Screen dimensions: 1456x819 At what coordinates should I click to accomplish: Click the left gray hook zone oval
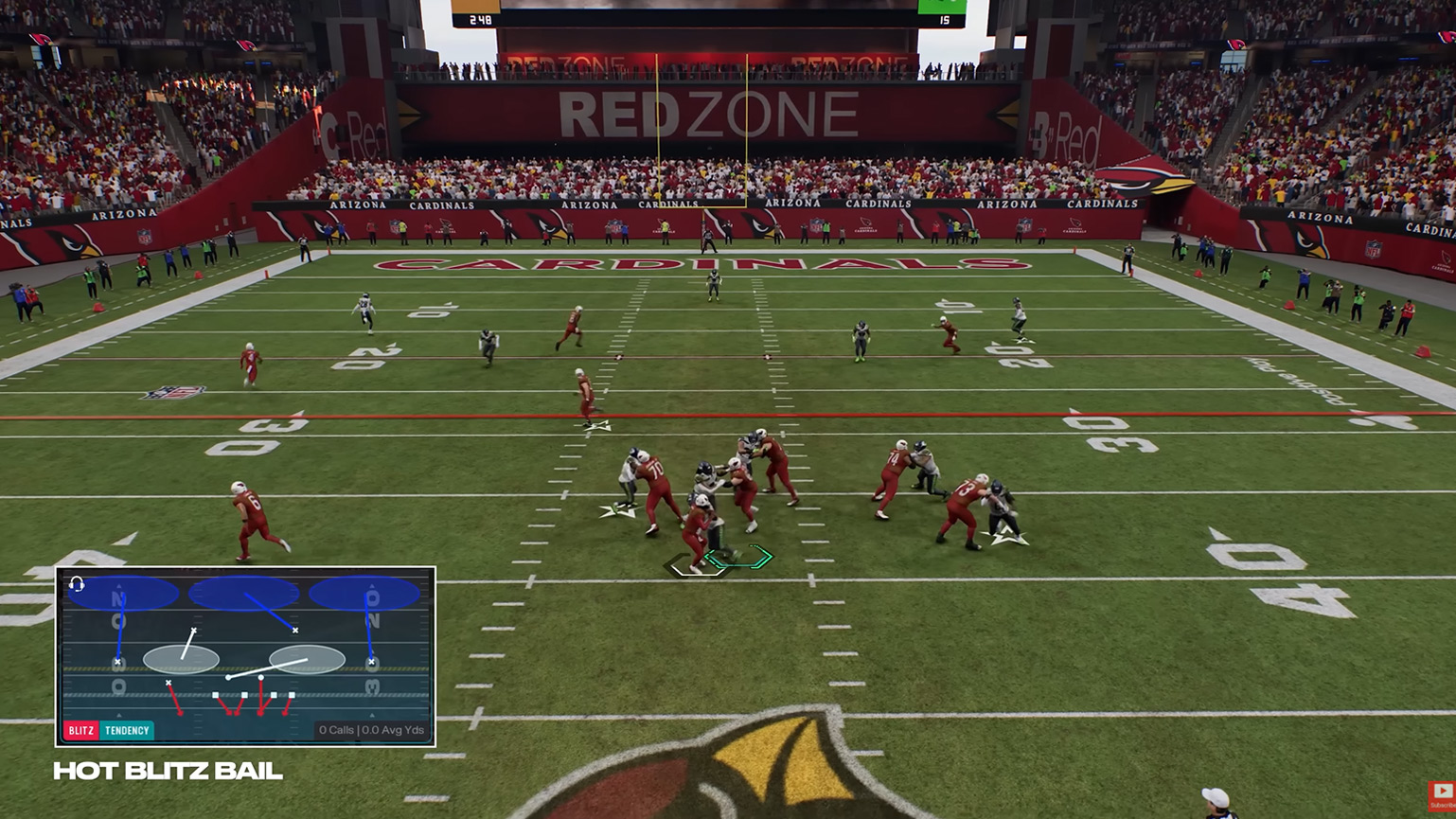182,661
